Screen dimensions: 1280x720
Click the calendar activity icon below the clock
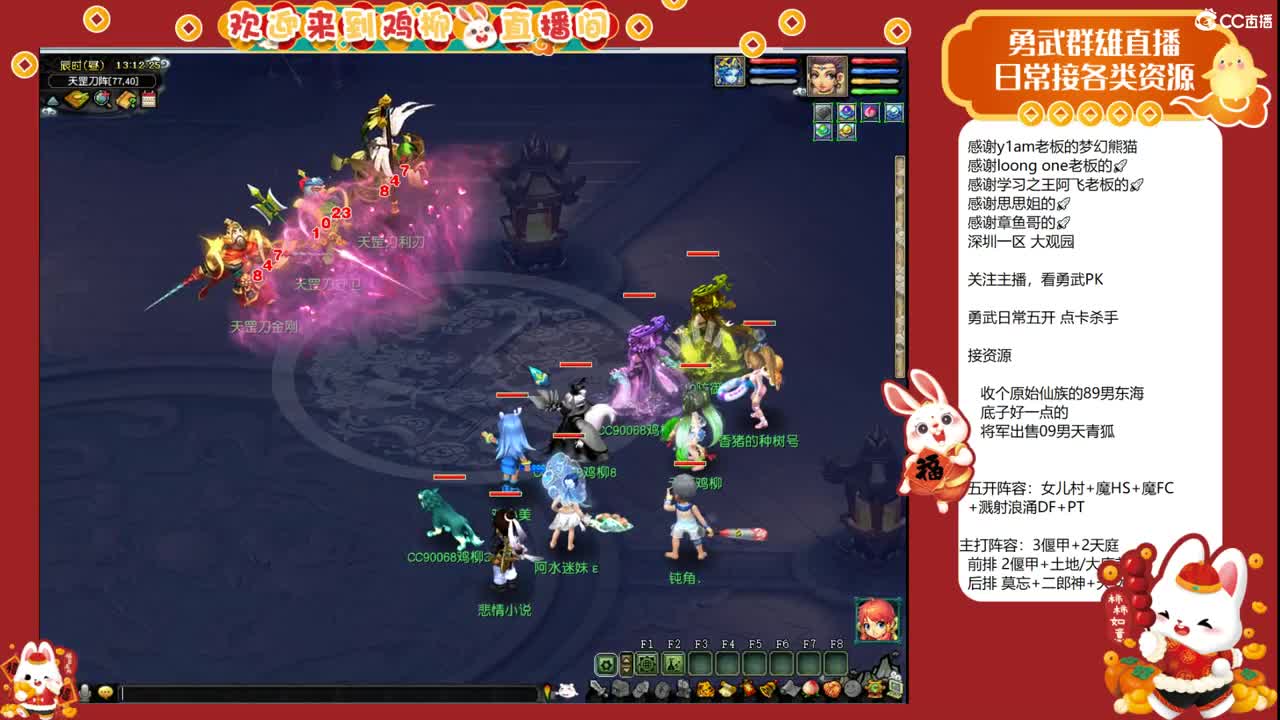(148, 98)
